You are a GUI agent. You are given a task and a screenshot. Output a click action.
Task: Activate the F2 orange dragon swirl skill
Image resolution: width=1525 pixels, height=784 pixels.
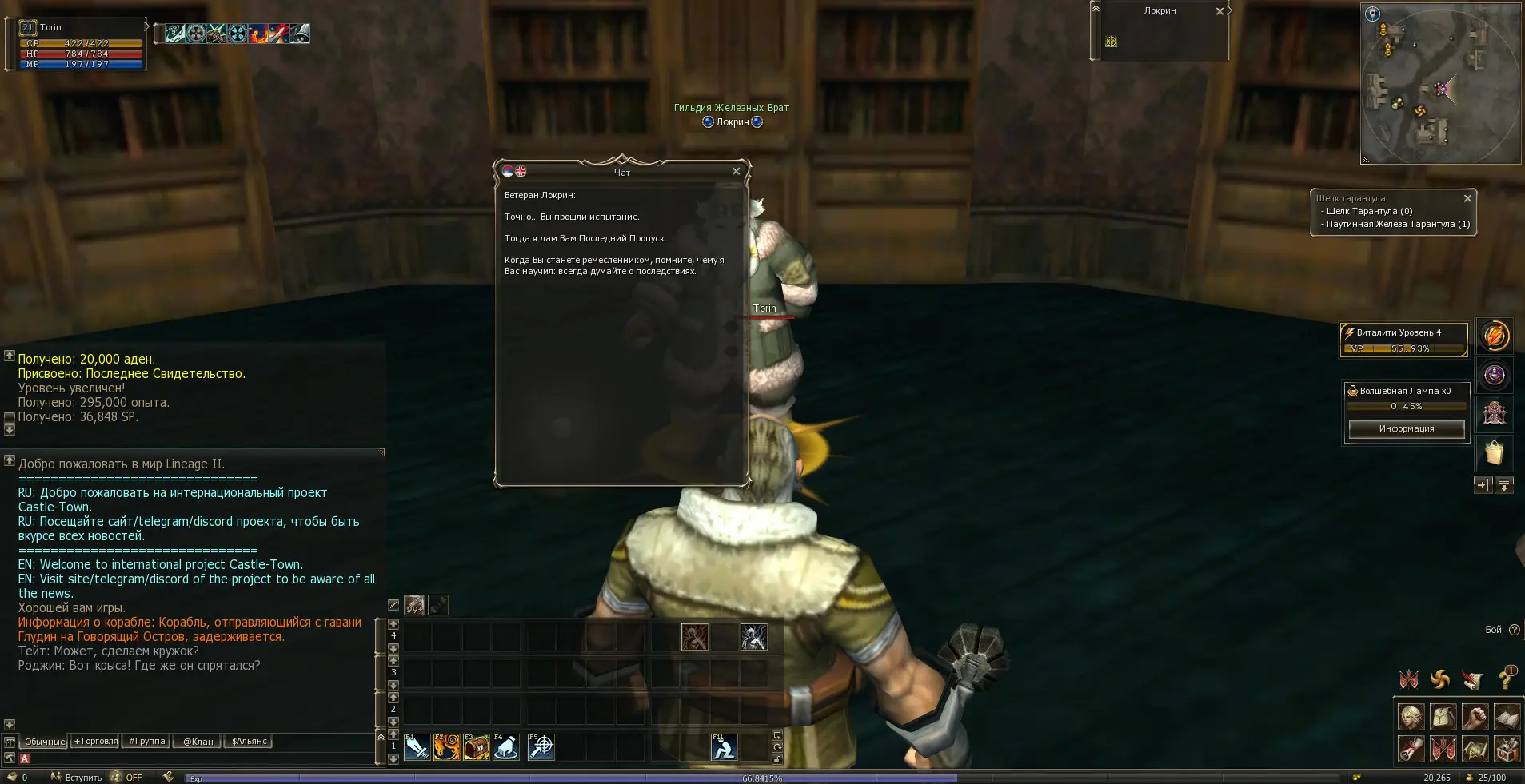pyautogui.click(x=447, y=747)
